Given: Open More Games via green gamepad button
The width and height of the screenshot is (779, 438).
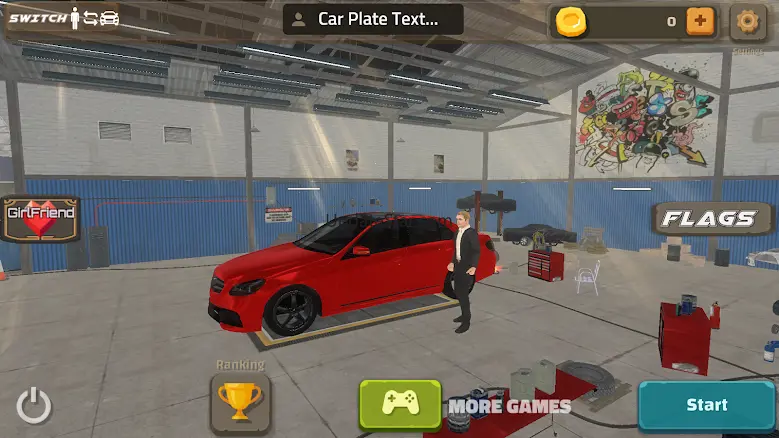Looking at the screenshot, I should pyautogui.click(x=400, y=404).
